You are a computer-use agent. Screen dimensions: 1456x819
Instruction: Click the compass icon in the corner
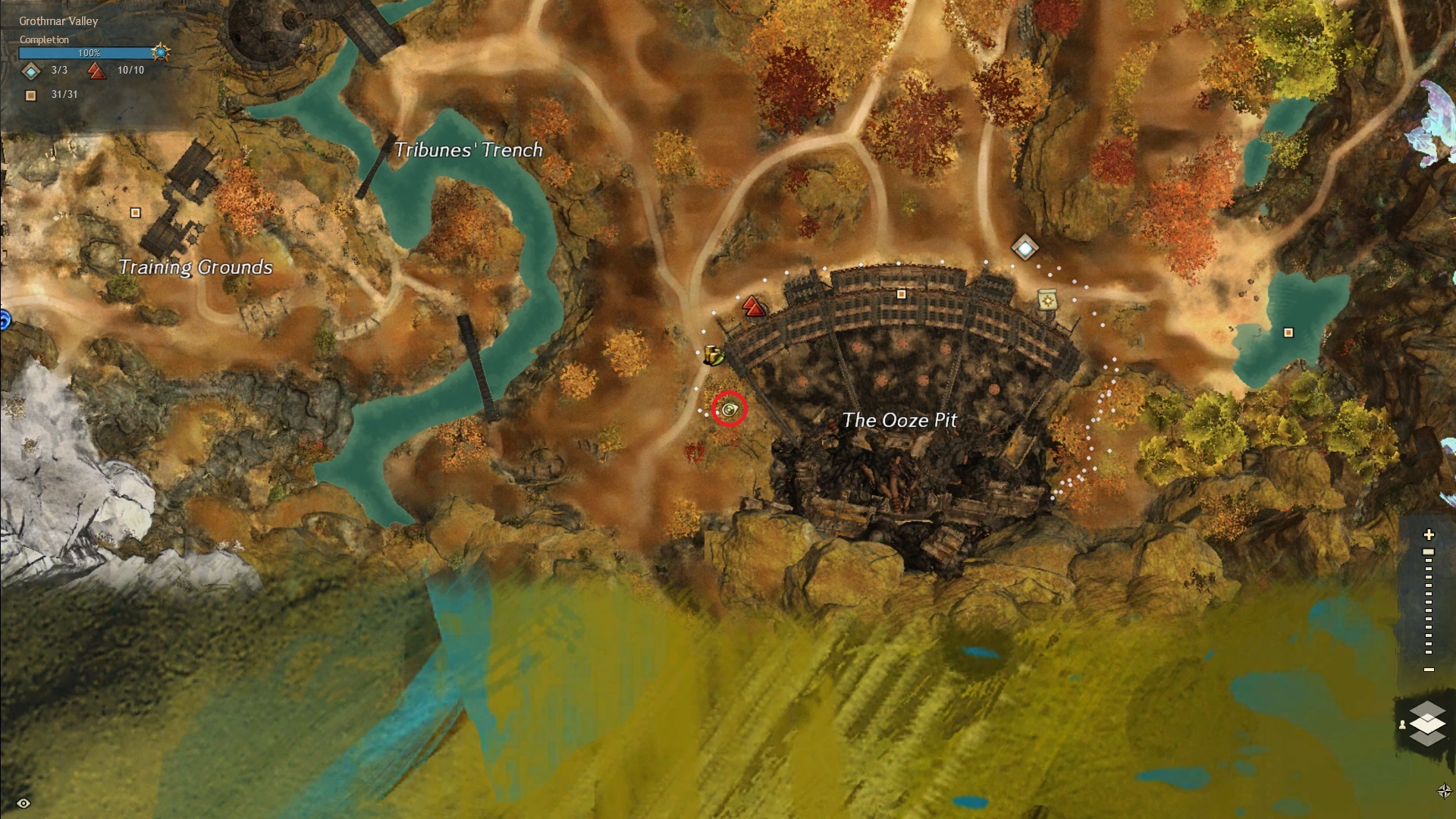(1444, 791)
